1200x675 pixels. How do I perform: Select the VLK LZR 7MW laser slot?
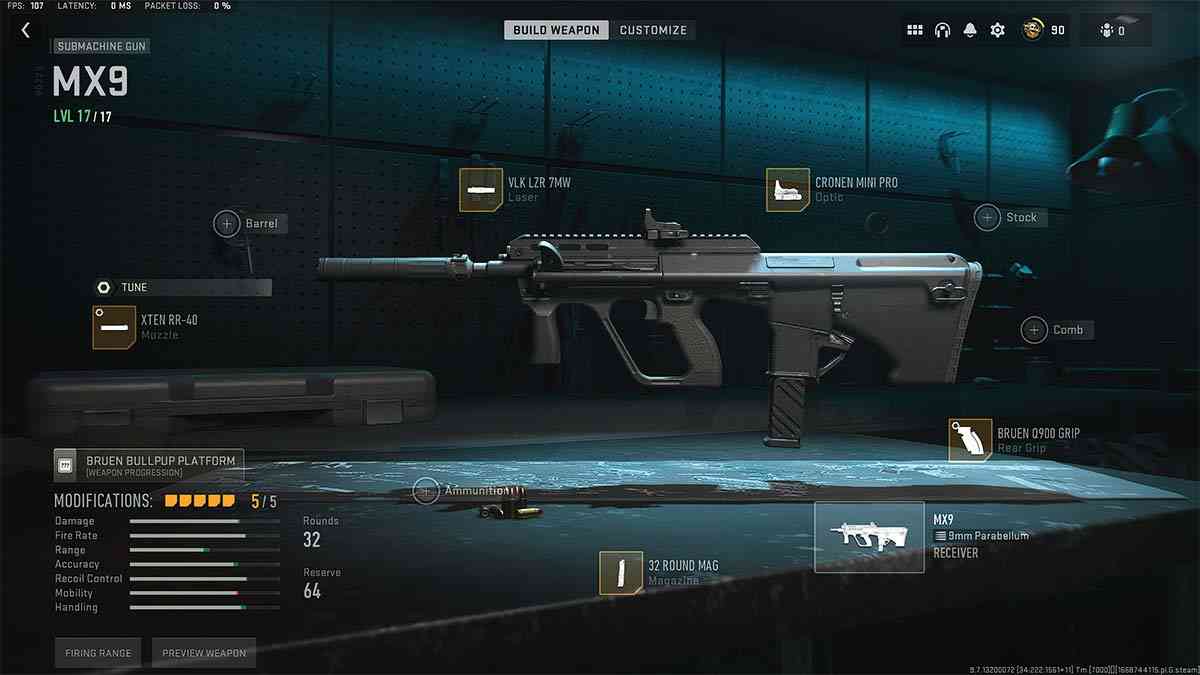coord(479,189)
